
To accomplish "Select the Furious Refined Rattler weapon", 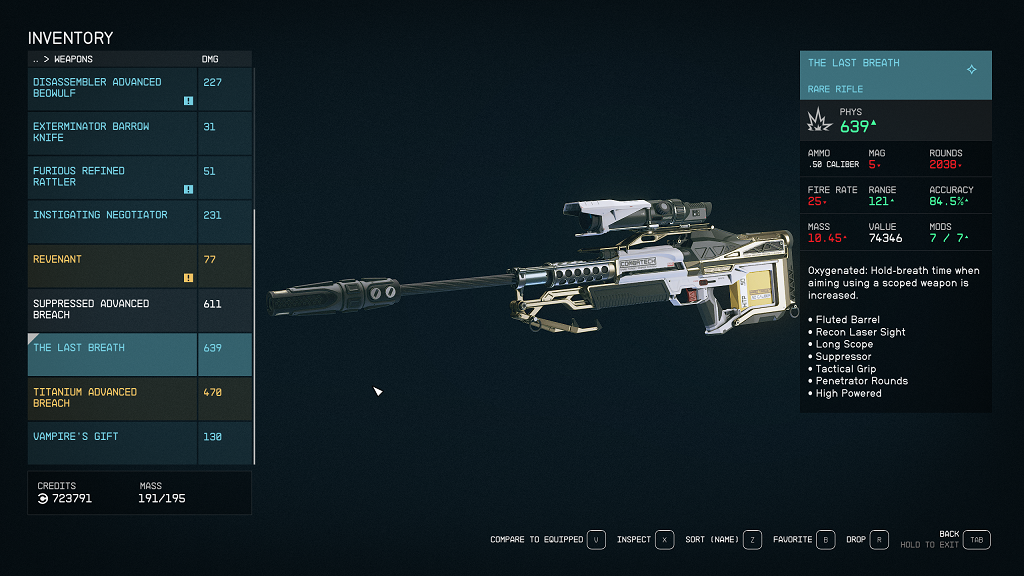I will tap(112, 177).
